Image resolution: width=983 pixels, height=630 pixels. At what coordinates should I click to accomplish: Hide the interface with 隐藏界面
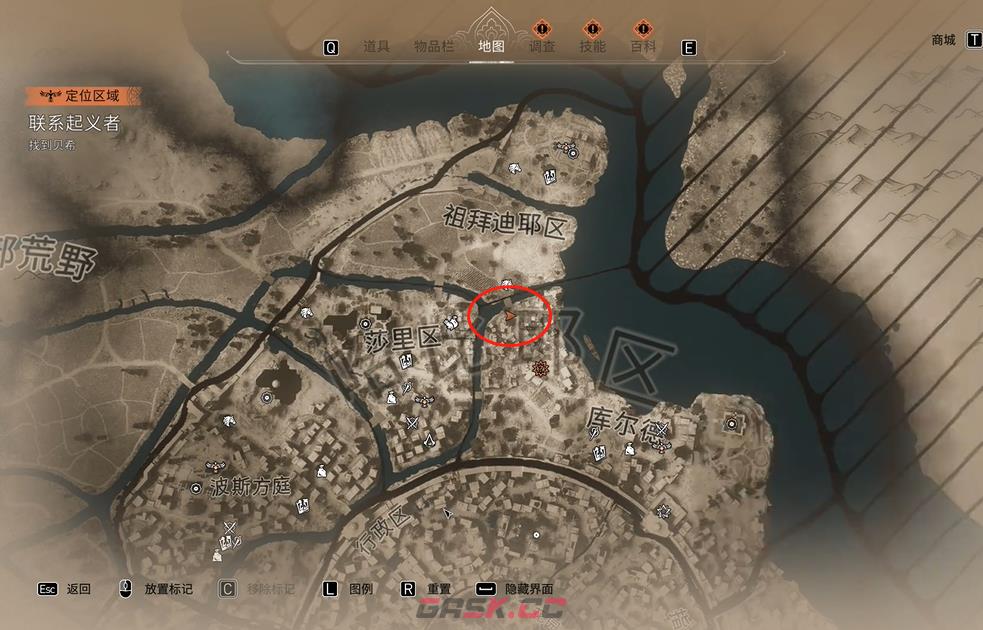click(528, 589)
